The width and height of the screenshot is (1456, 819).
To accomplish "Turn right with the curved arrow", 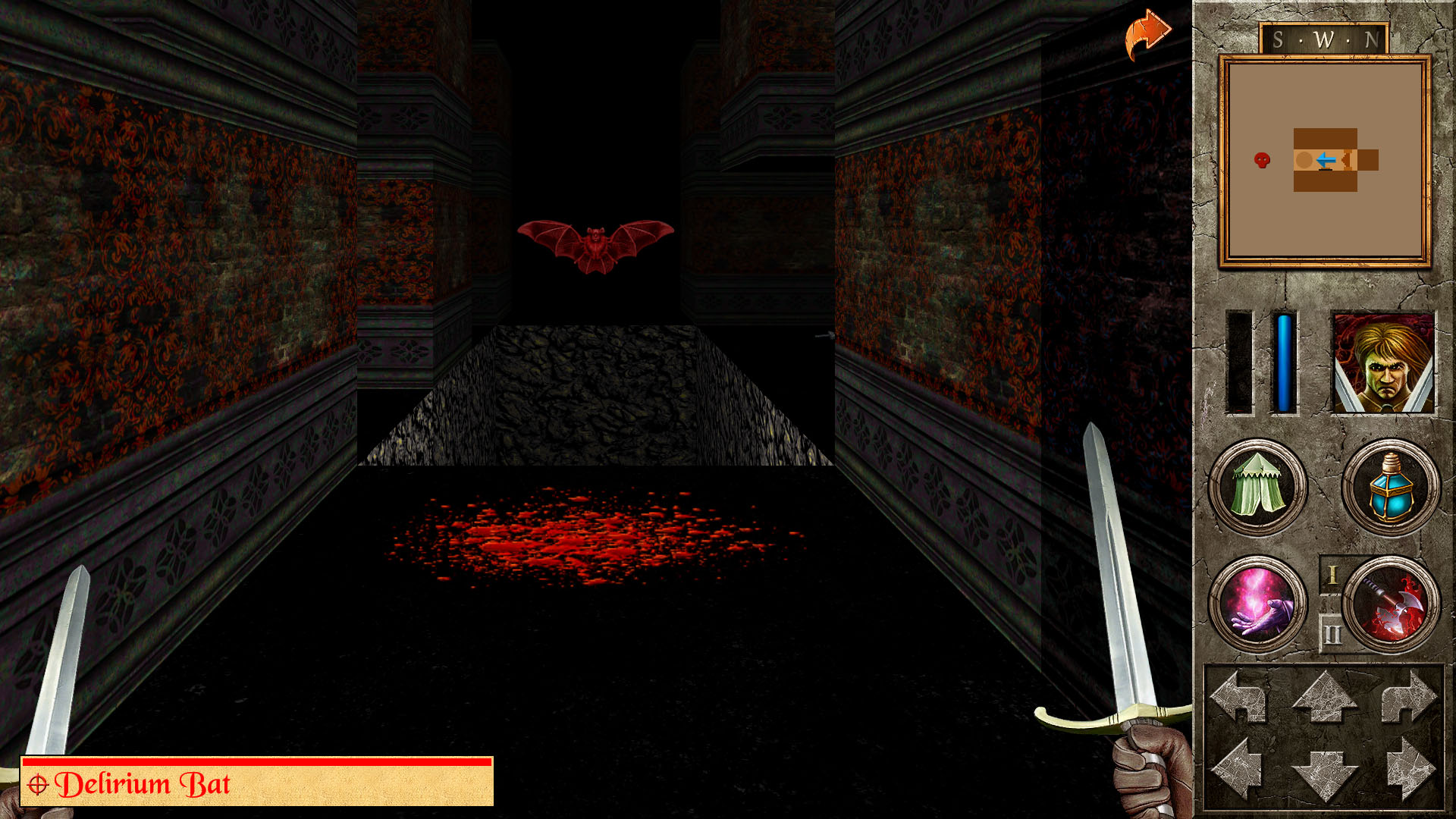I will point(1408,697).
